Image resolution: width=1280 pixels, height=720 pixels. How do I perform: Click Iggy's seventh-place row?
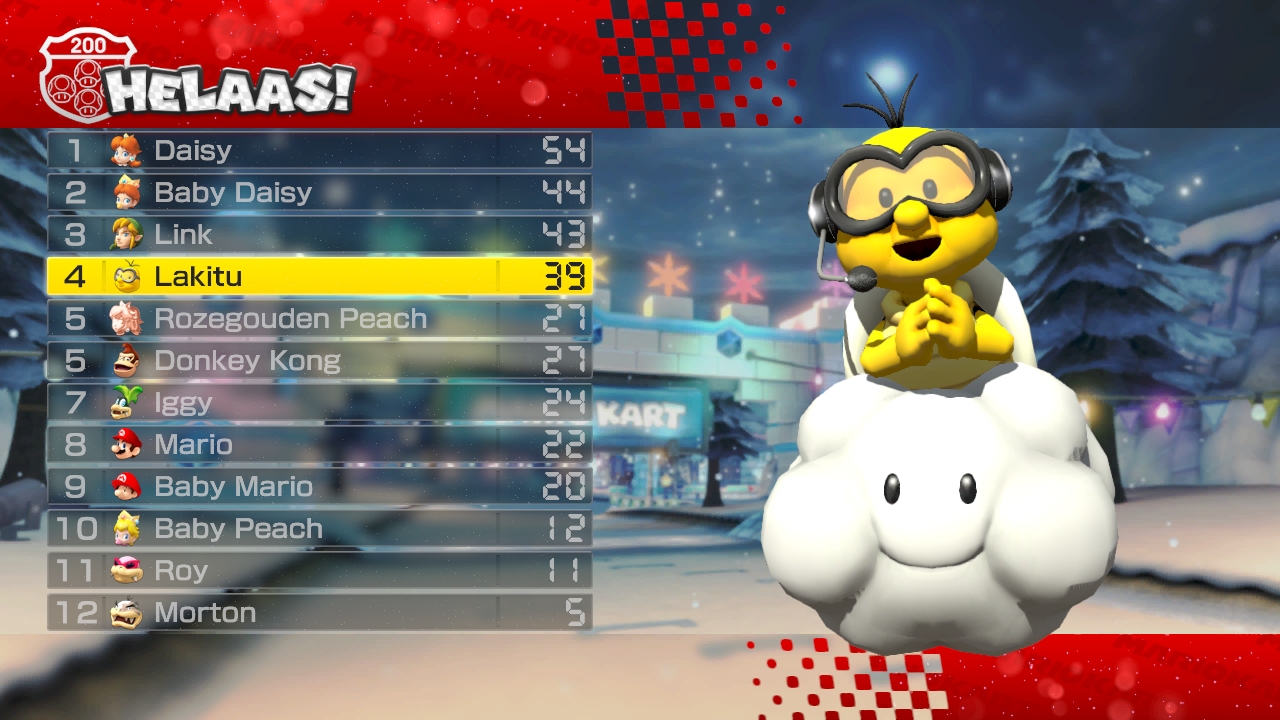tap(320, 402)
